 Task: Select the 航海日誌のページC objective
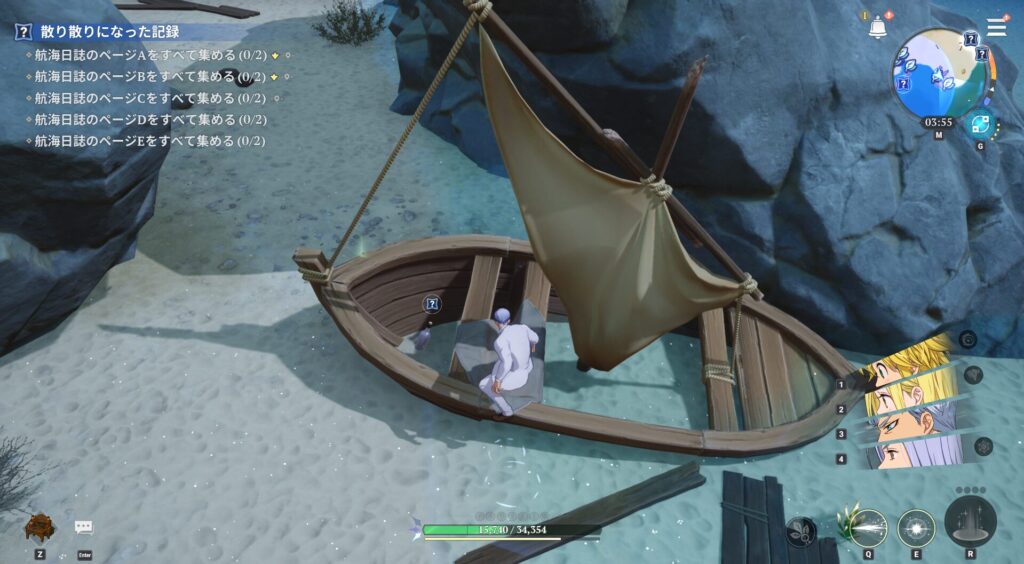tap(150, 98)
